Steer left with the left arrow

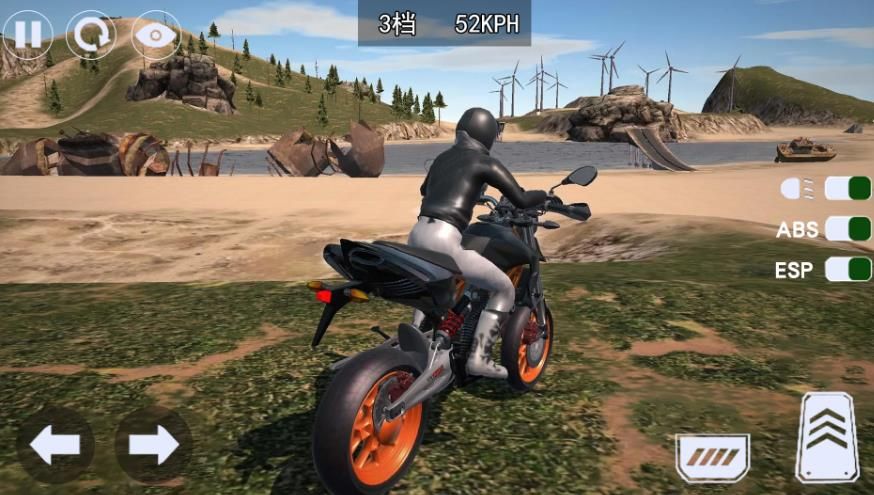[55, 445]
